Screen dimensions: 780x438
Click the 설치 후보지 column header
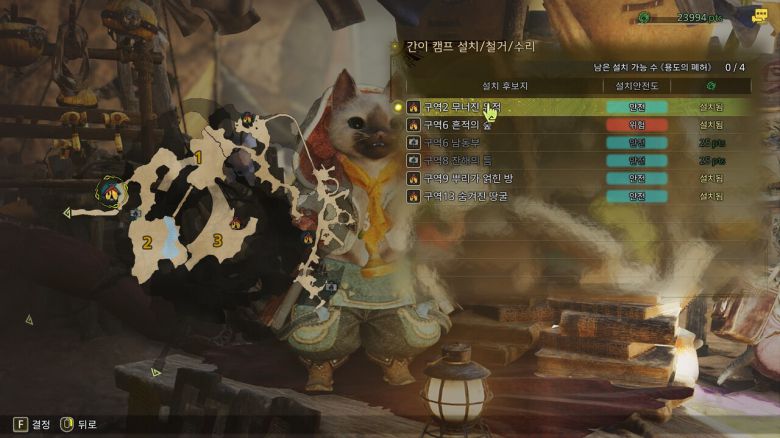(x=505, y=86)
